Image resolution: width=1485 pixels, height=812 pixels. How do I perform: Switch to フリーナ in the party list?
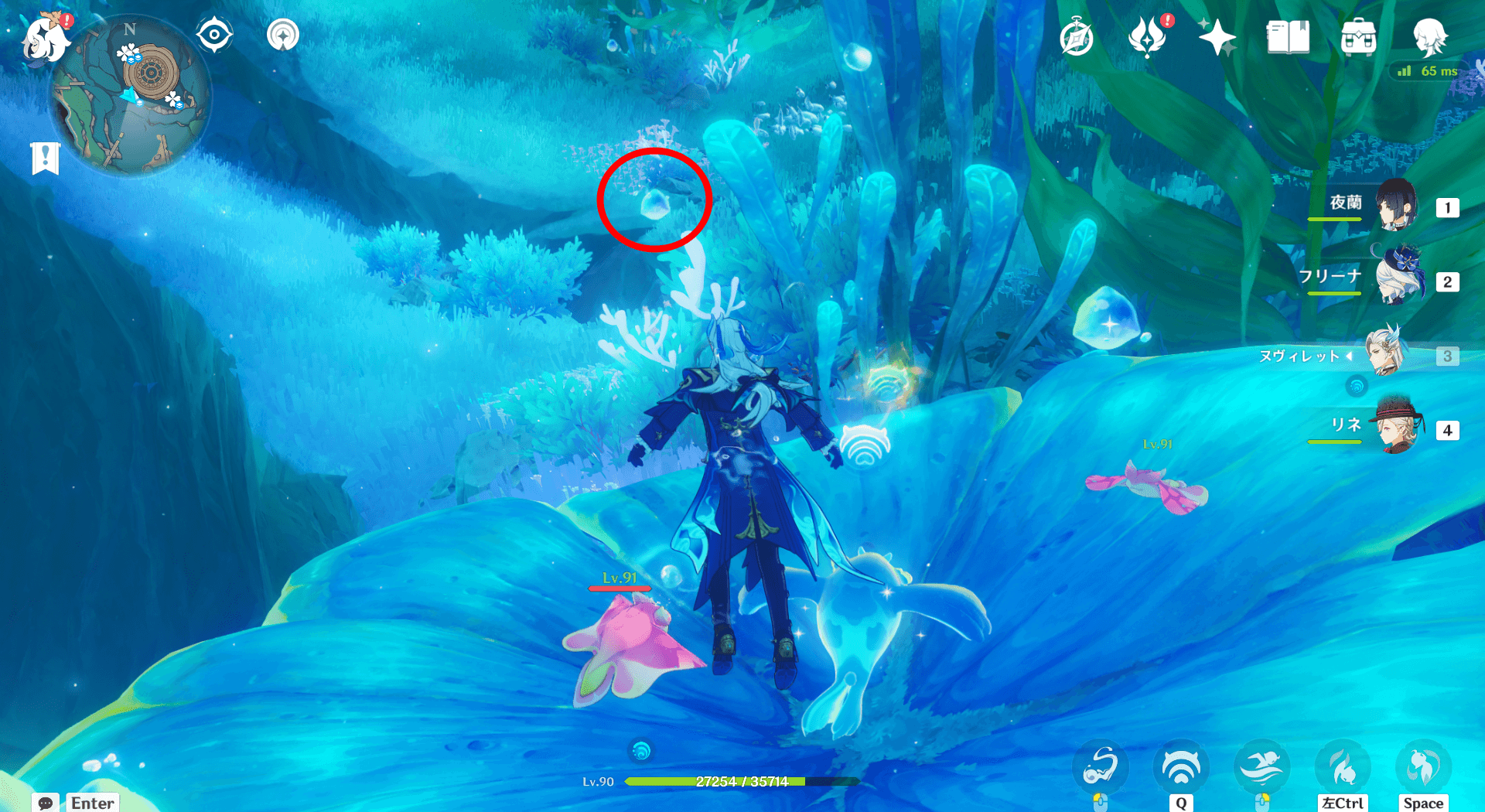coord(1400,280)
